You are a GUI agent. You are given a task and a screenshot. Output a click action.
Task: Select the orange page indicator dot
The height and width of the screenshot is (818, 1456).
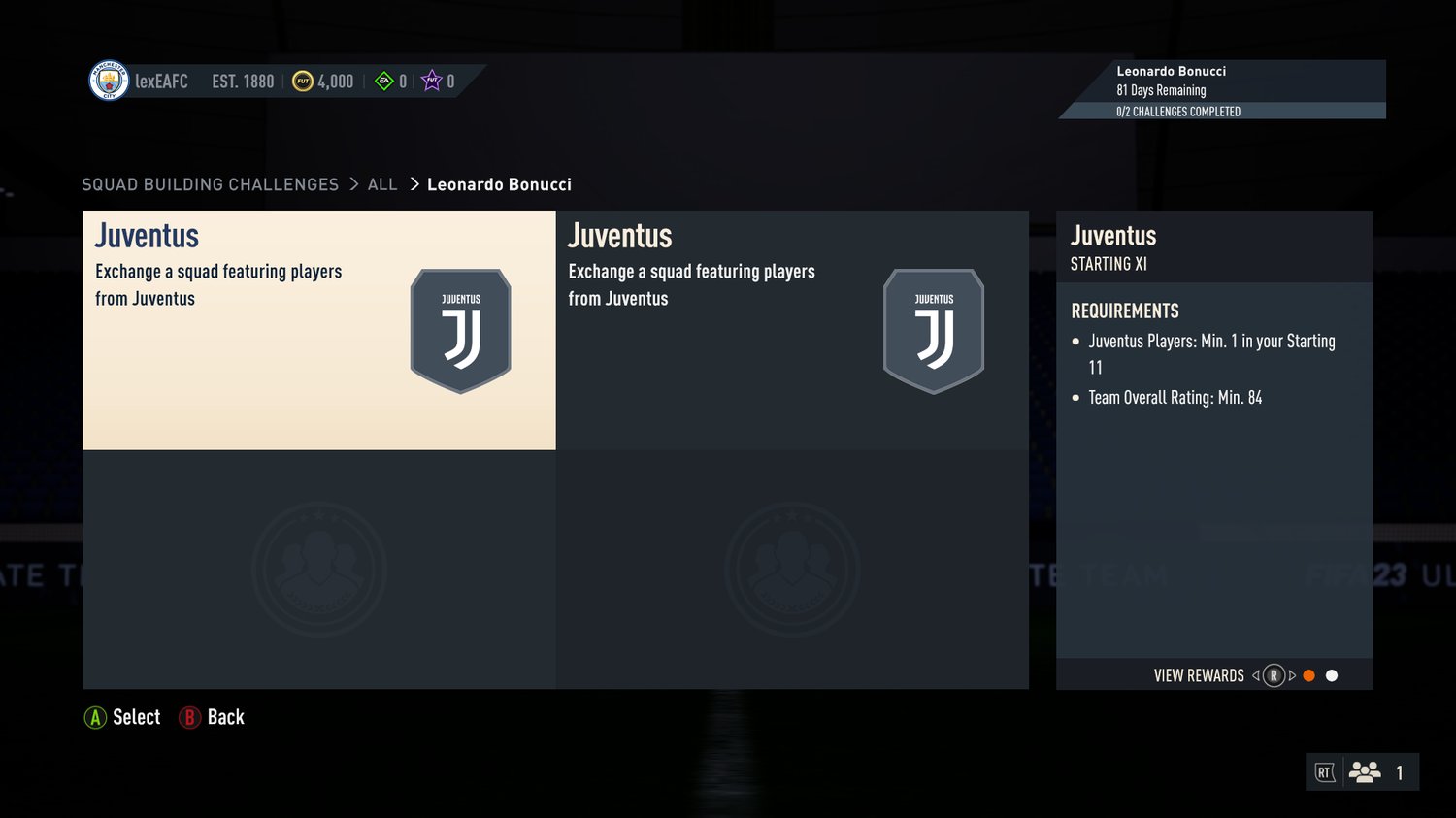[x=1308, y=675]
